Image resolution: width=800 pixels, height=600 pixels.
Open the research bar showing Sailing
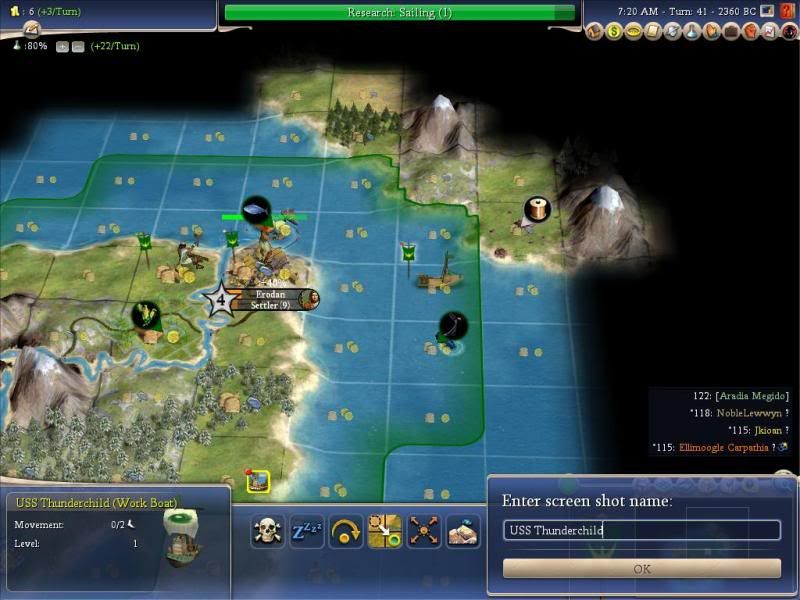pyautogui.click(x=400, y=12)
